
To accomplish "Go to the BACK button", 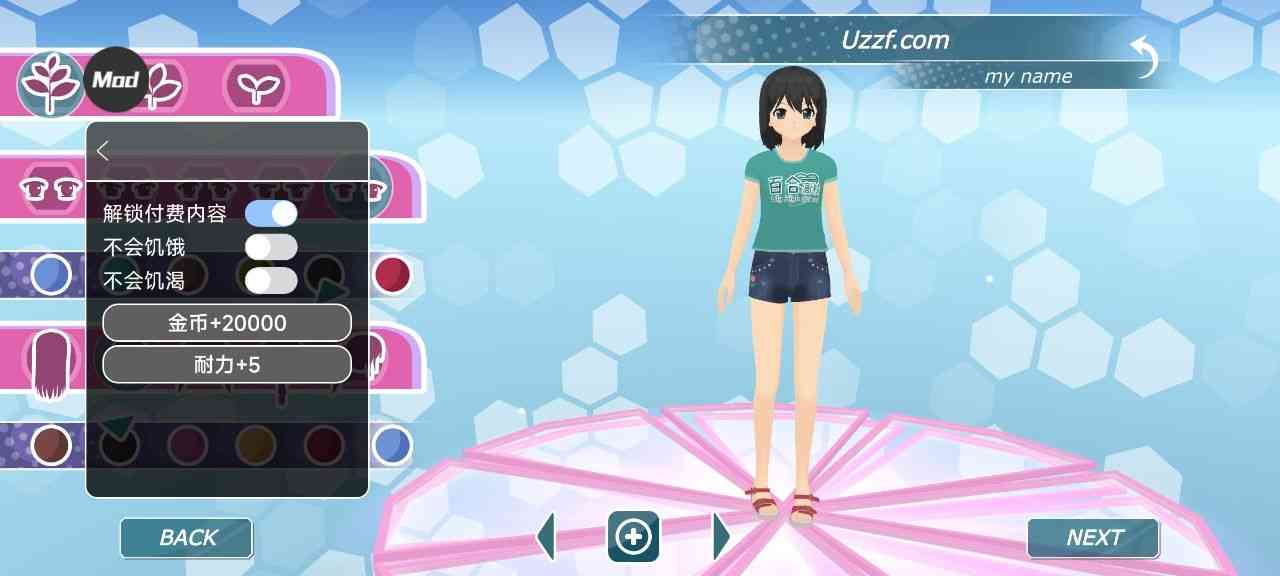I will pos(187,538).
